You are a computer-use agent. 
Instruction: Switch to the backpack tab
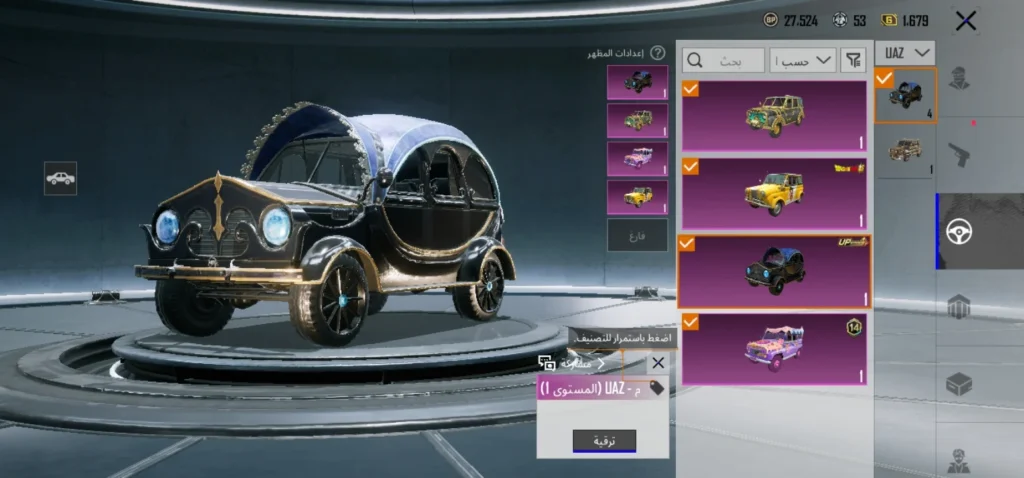click(959, 308)
